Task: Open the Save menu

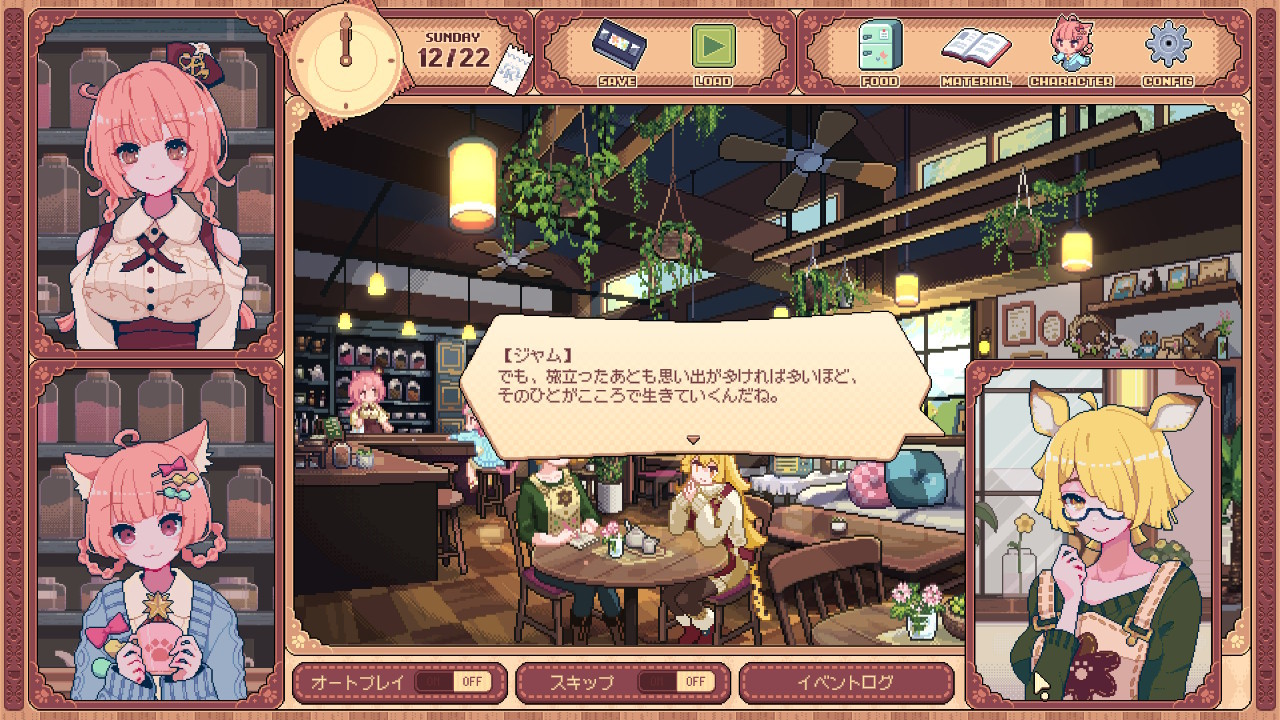Action: 616,50
